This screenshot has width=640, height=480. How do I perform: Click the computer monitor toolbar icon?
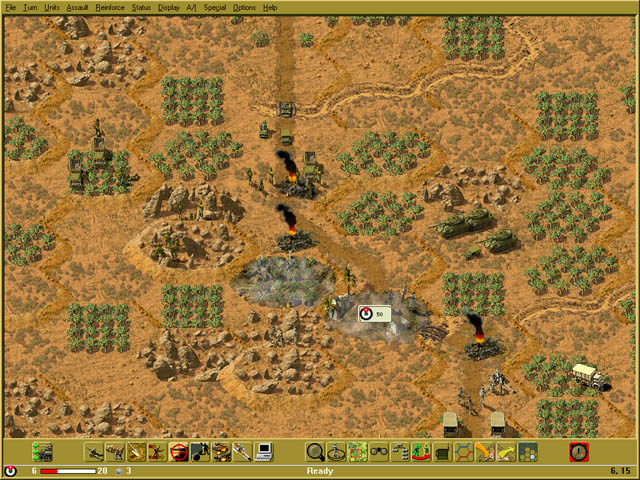point(264,452)
